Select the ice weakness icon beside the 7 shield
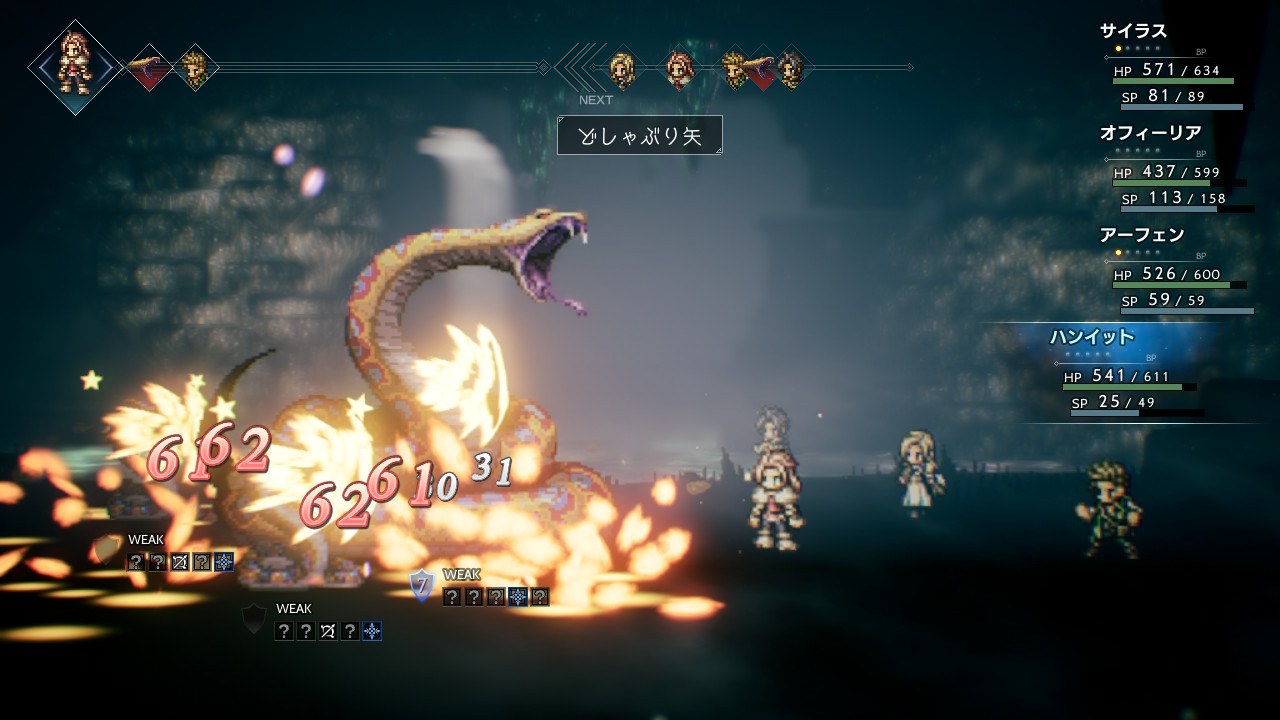 (x=518, y=597)
